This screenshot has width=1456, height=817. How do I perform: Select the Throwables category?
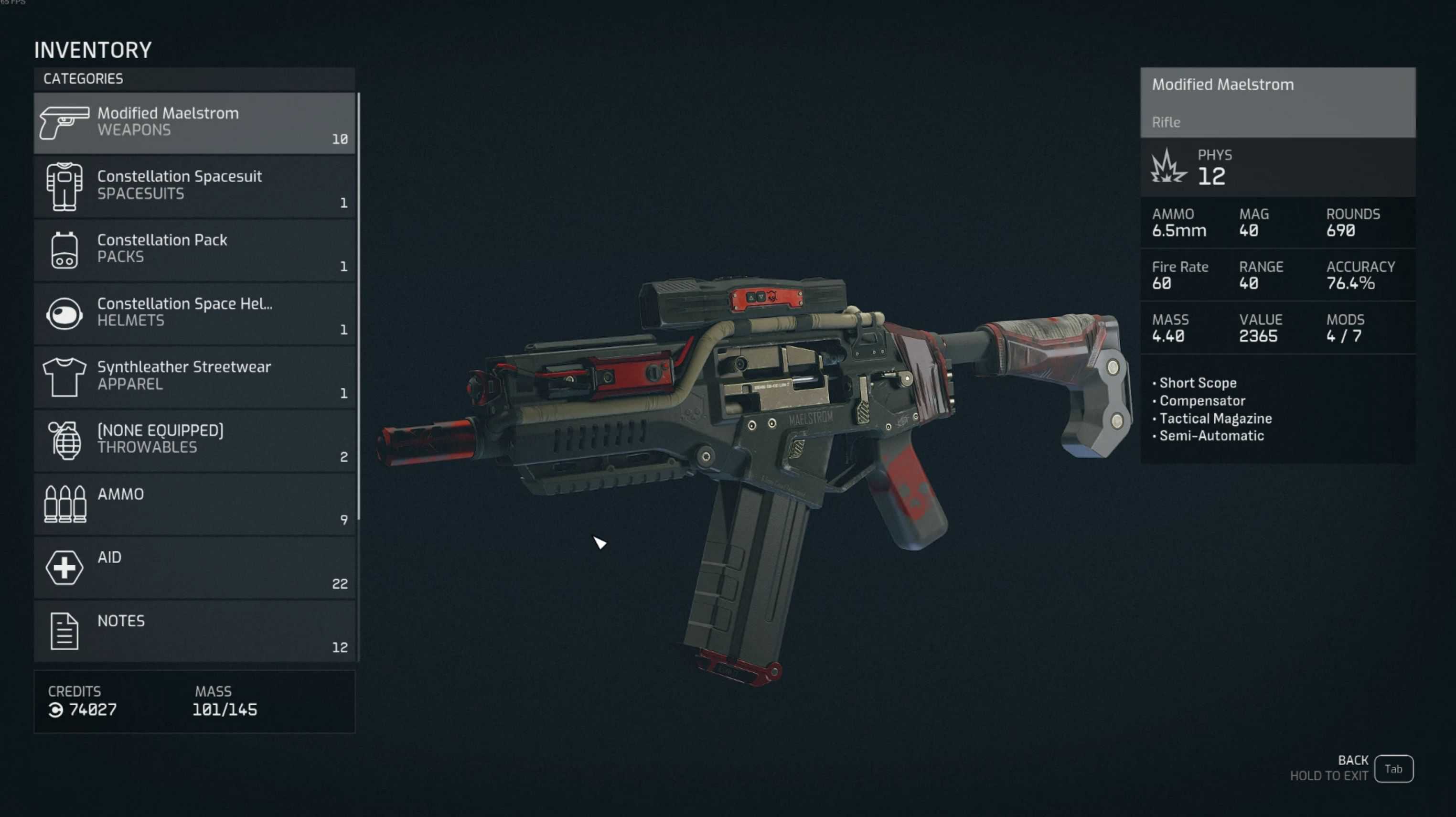194,440
